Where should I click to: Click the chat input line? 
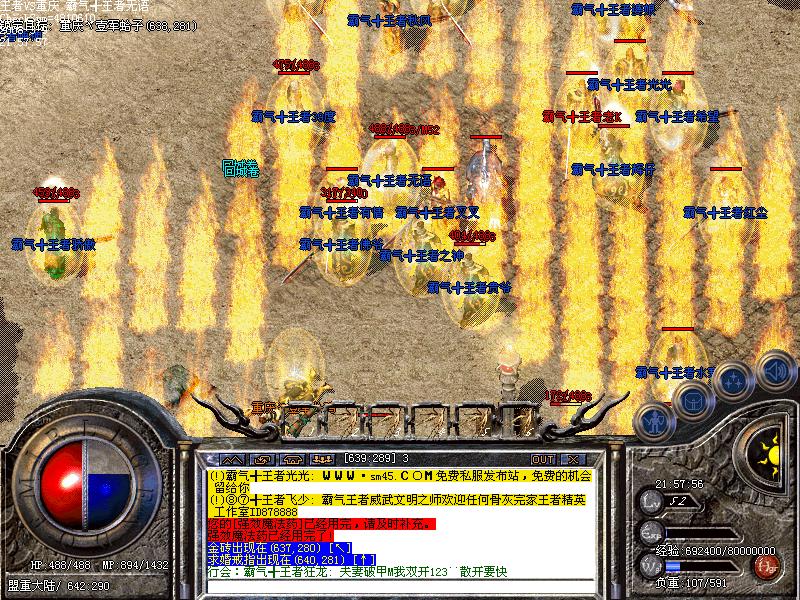pyautogui.click(x=400, y=585)
